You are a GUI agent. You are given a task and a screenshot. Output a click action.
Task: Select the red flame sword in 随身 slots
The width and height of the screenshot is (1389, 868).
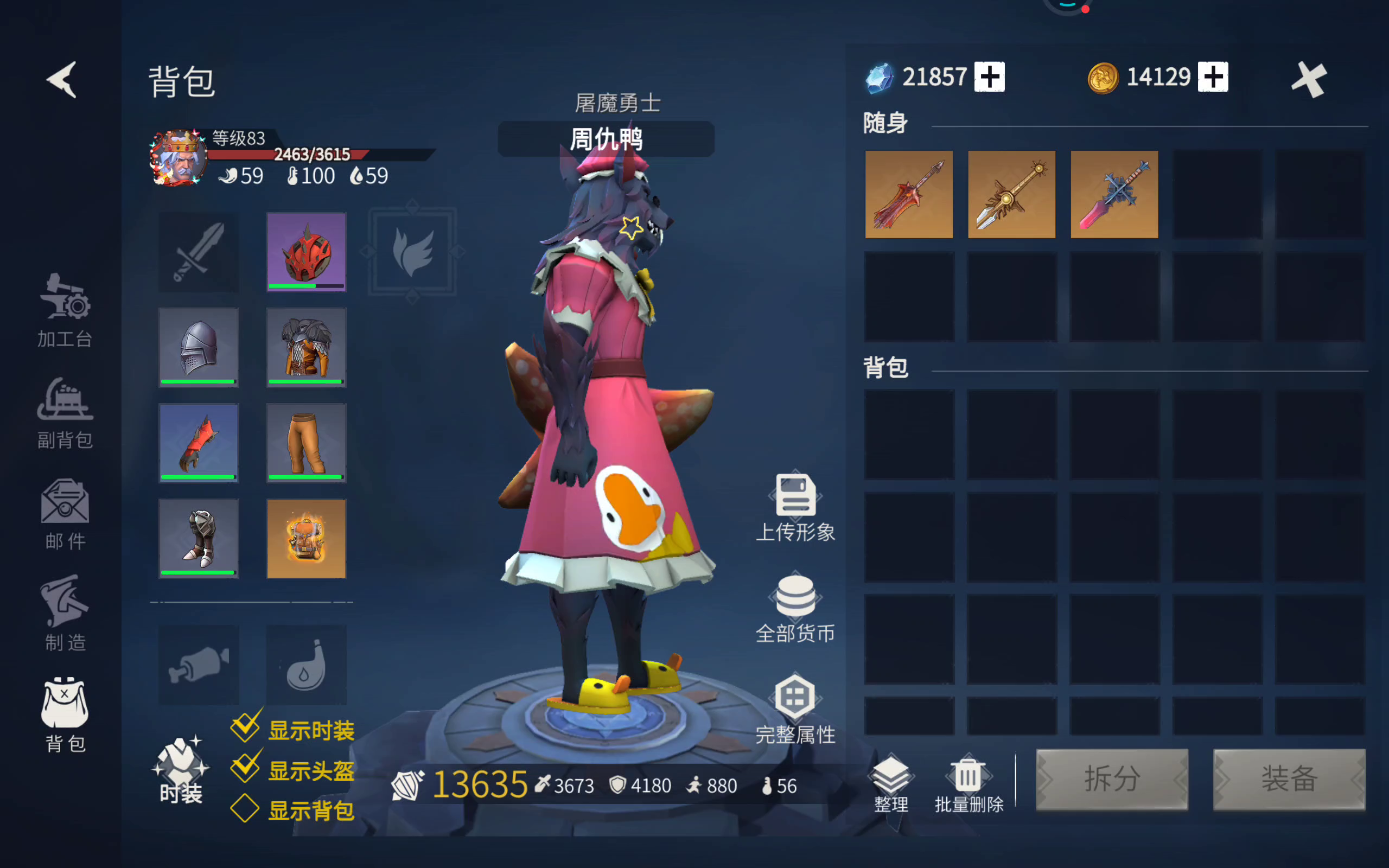click(x=909, y=195)
